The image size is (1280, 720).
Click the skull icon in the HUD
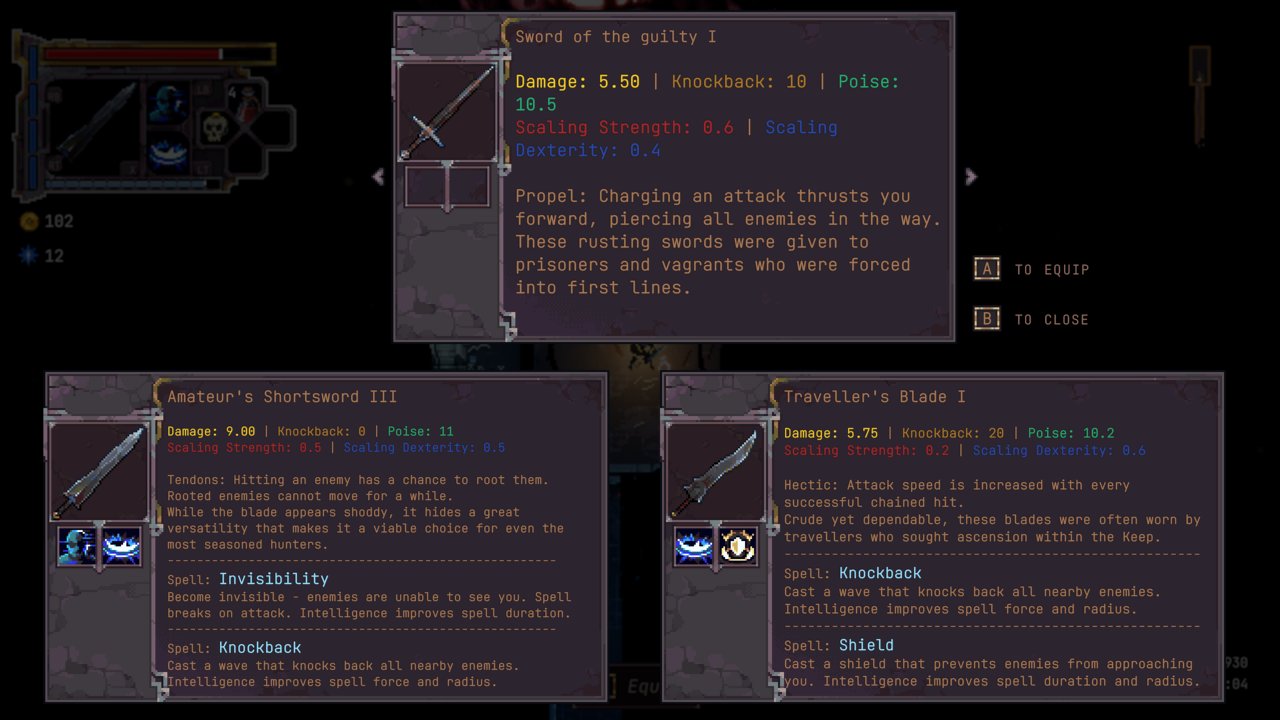coord(216,128)
